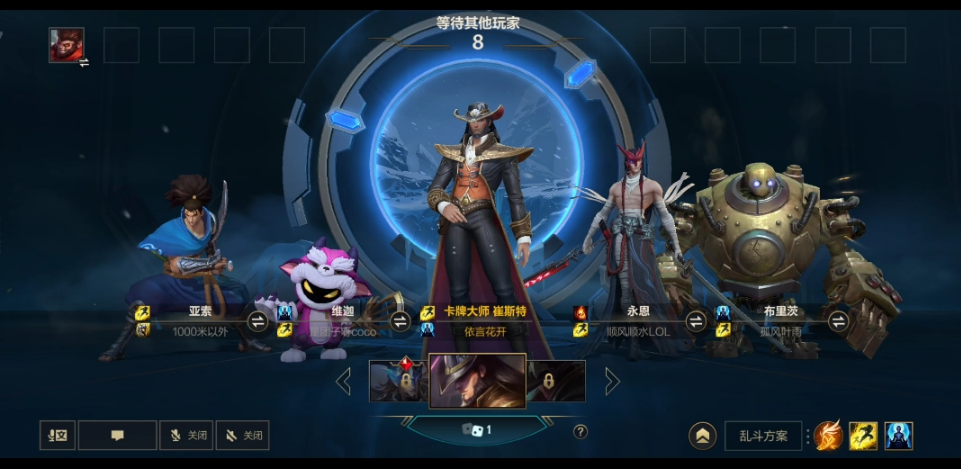Select the Flash summoner spell icon
The height and width of the screenshot is (469, 961).
point(863,436)
